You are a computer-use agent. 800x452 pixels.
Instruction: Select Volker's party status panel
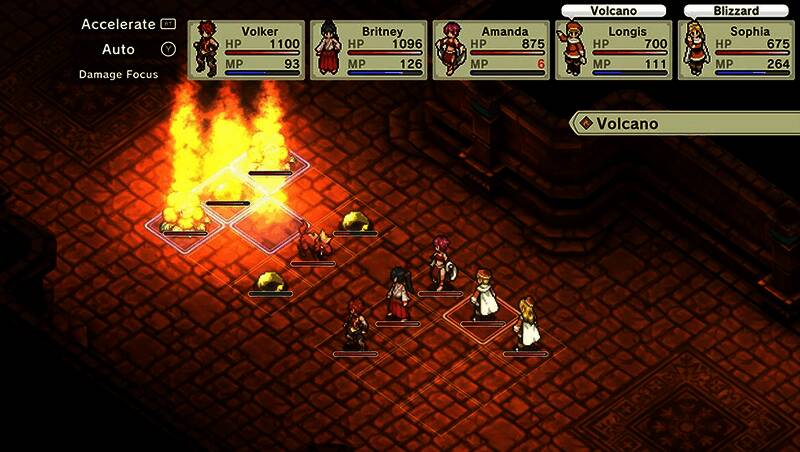coord(245,50)
